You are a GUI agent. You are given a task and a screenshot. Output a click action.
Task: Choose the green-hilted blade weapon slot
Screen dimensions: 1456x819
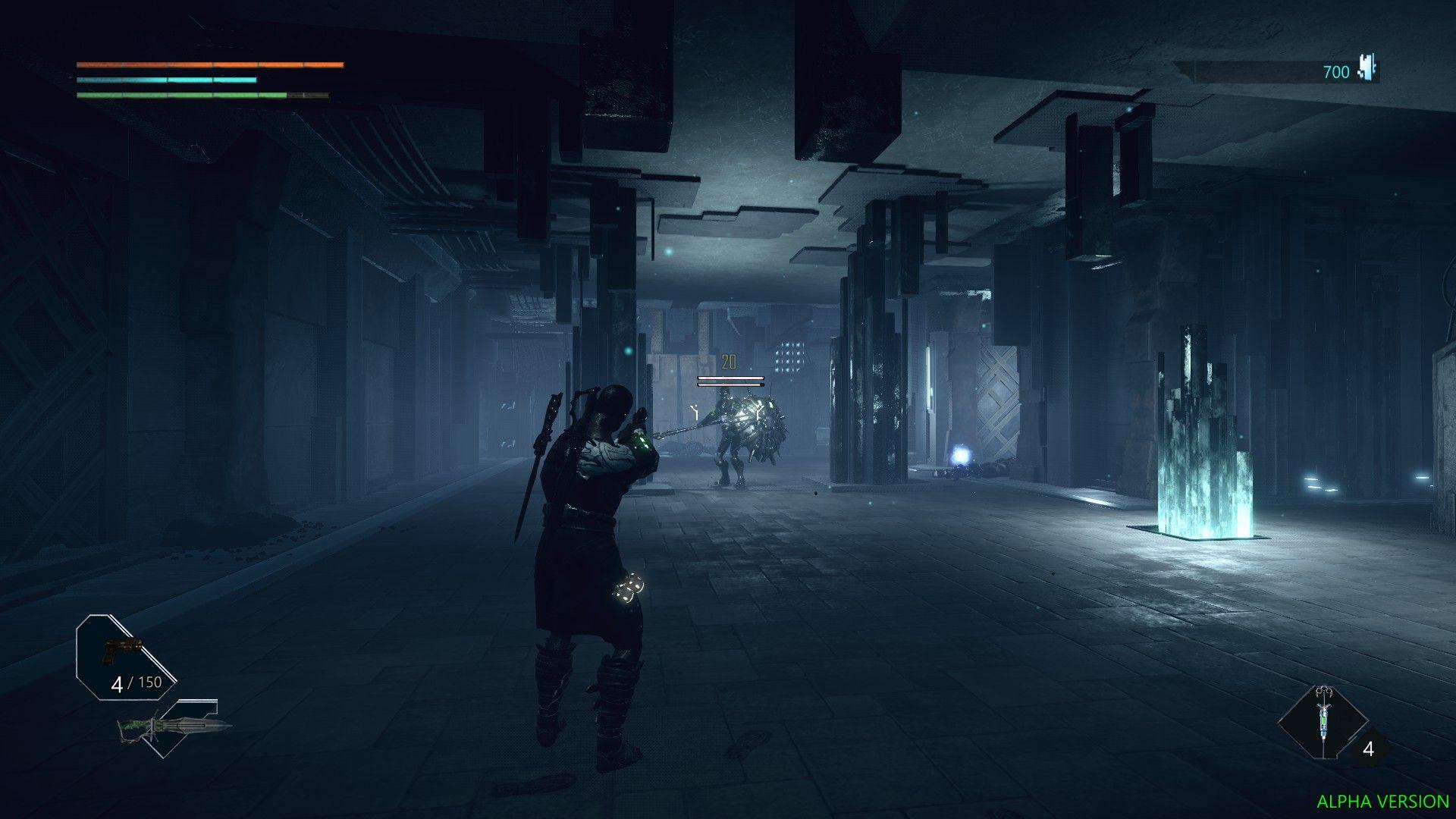[x=174, y=728]
